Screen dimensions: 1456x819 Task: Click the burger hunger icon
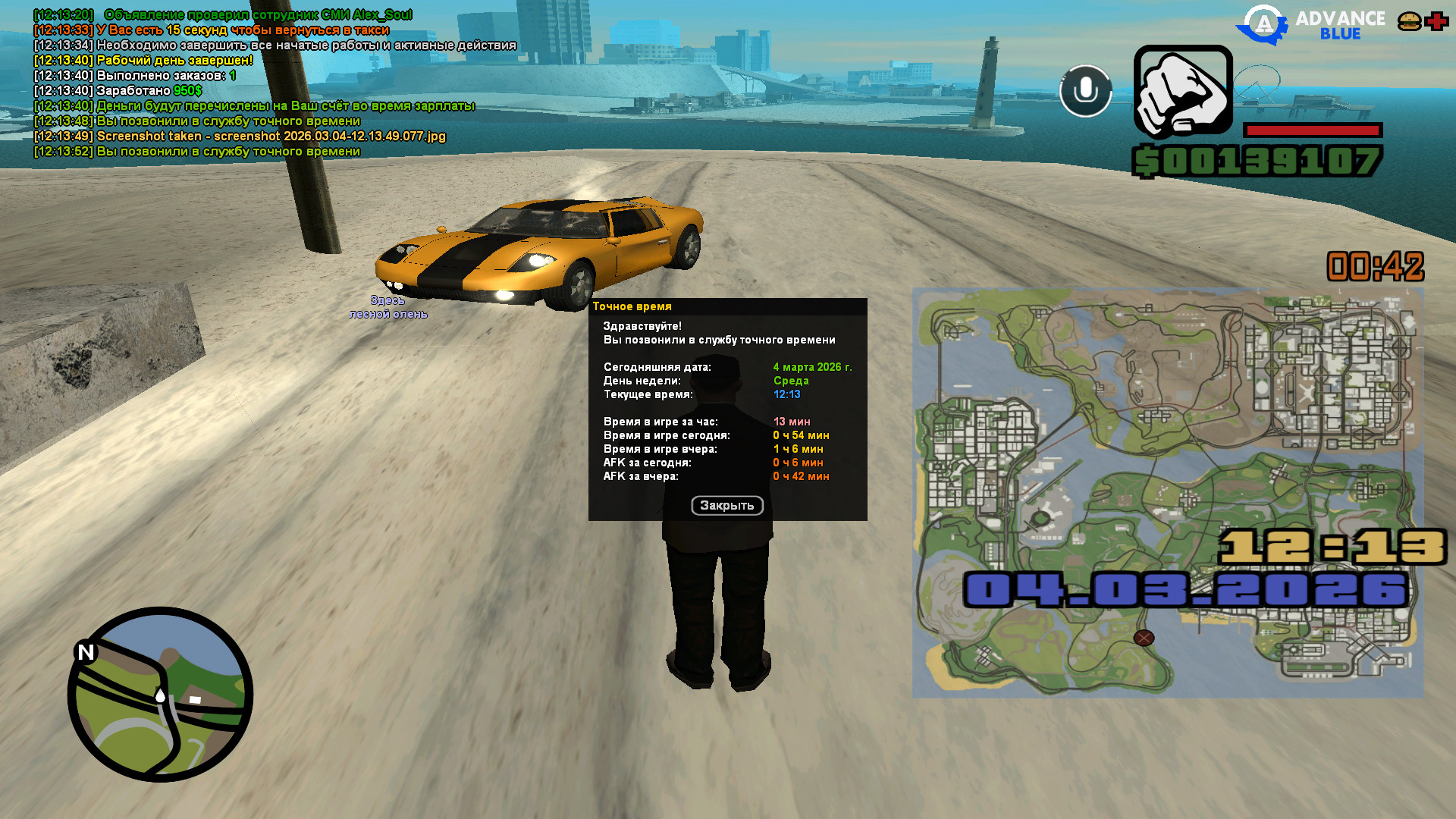point(1409,21)
